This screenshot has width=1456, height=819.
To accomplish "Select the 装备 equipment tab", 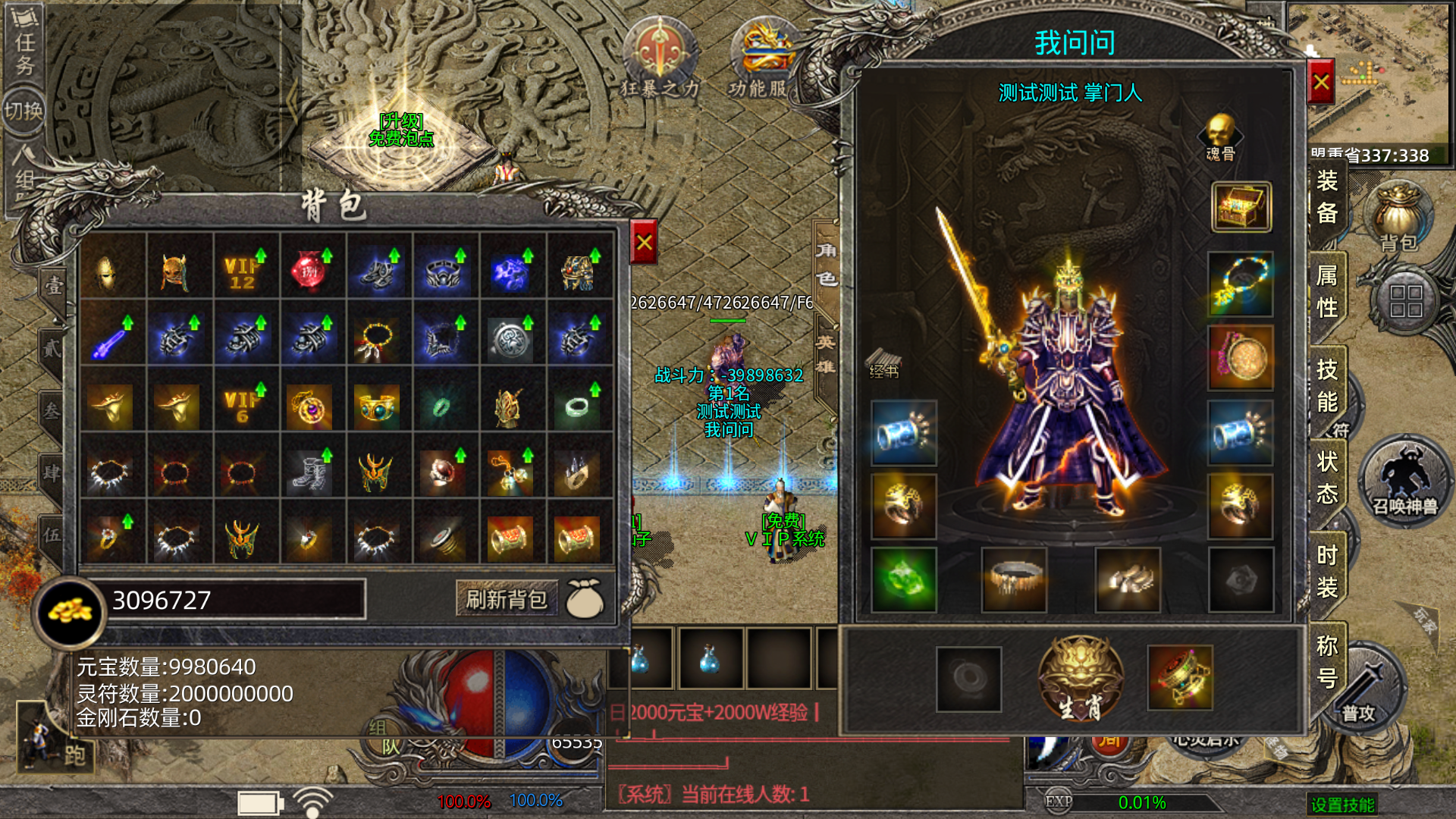I will point(1327,197).
